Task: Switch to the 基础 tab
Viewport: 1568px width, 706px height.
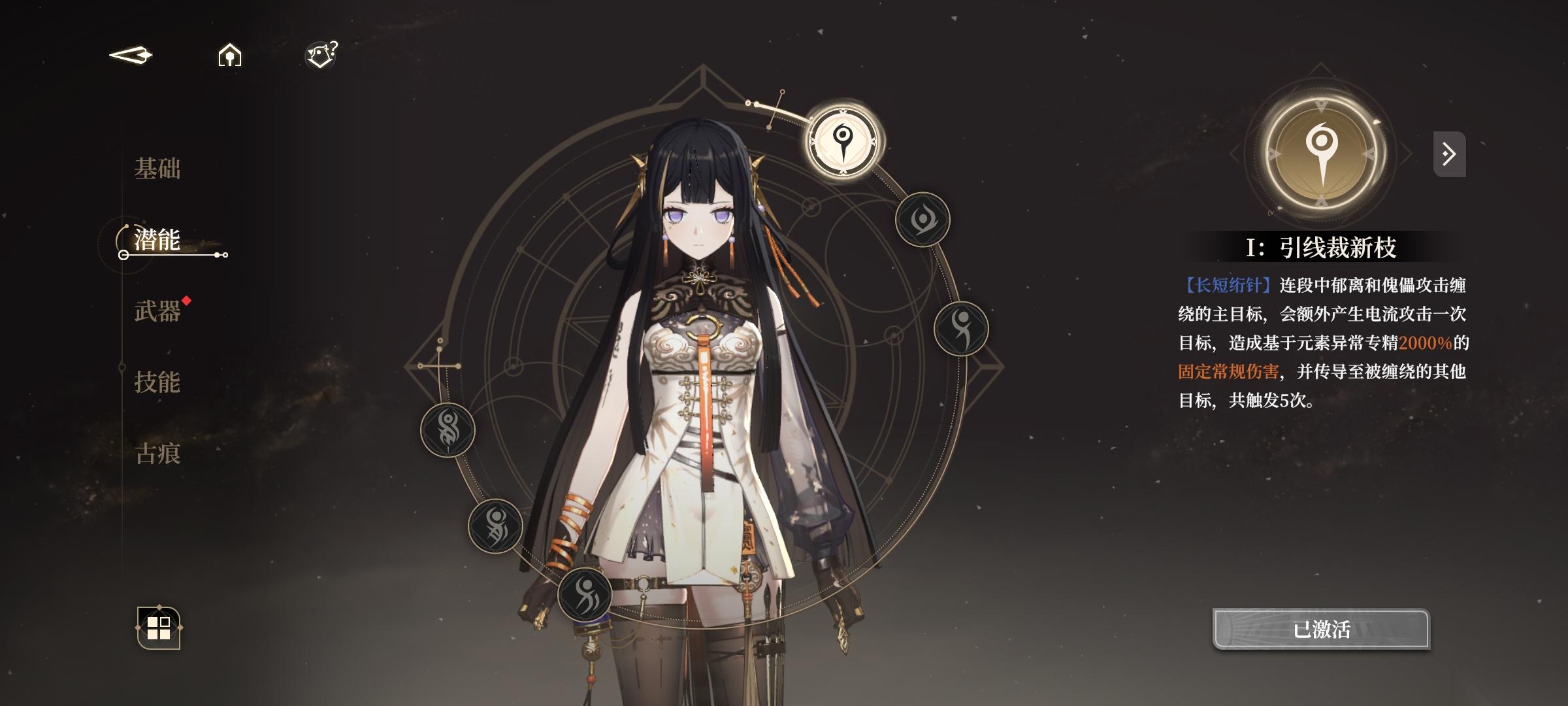Action: (157, 169)
